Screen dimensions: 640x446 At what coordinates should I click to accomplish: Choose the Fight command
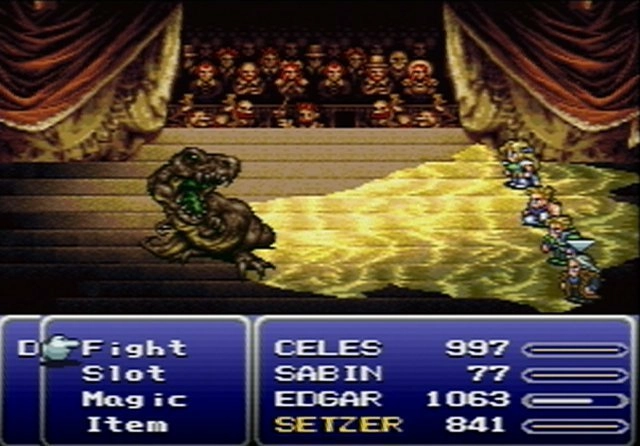[x=134, y=349]
